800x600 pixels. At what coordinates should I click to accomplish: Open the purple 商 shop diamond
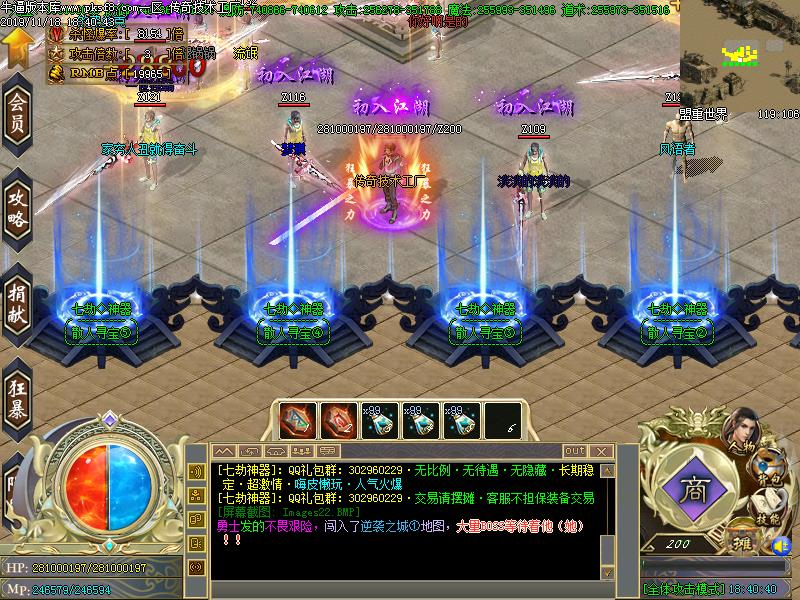coord(691,491)
